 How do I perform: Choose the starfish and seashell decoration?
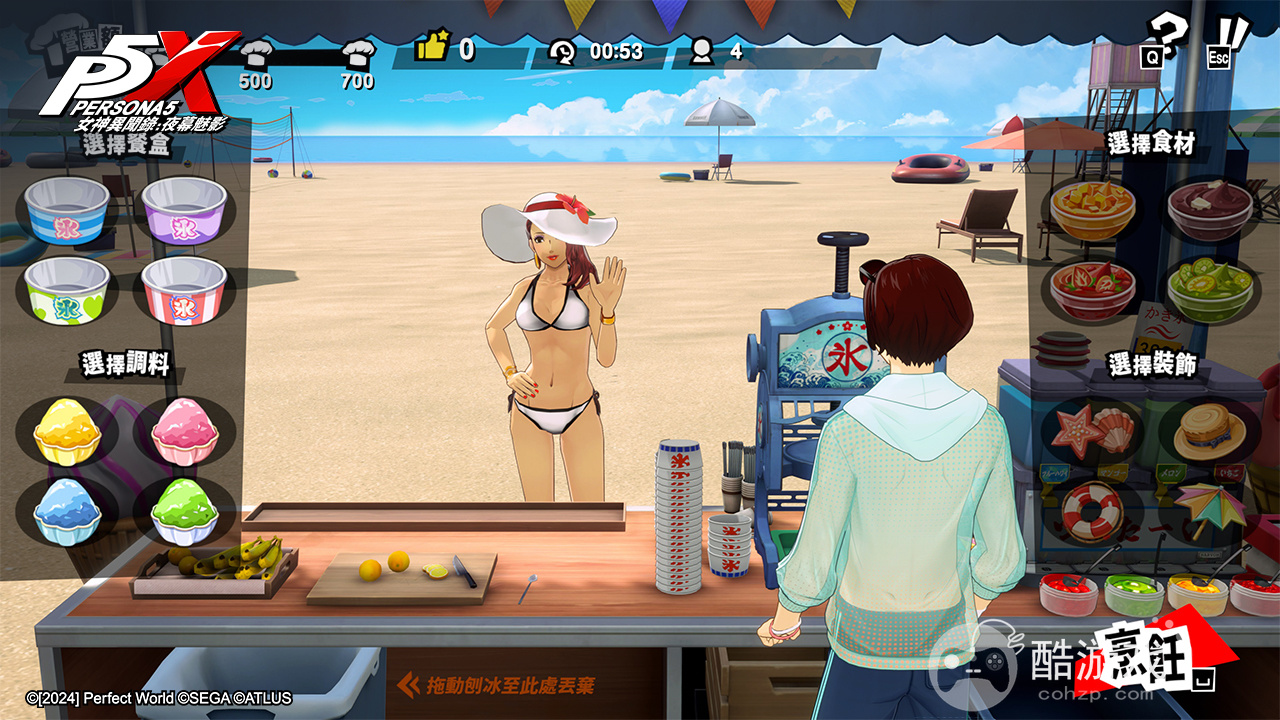click(x=1092, y=431)
